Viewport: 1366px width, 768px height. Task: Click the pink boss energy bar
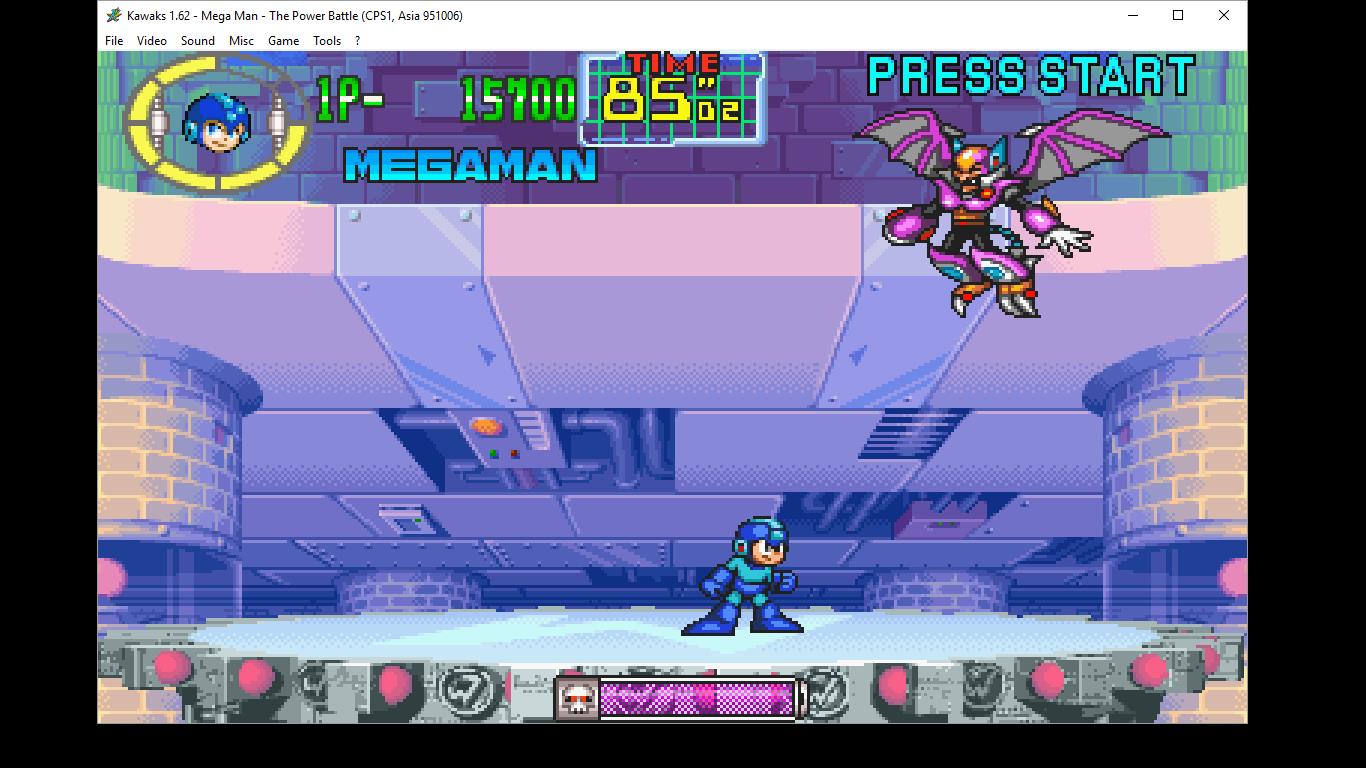tap(697, 697)
